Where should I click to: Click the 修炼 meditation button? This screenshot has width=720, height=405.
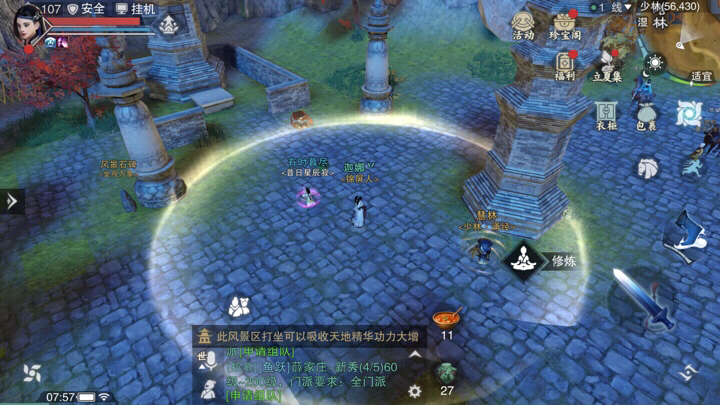tap(522, 261)
